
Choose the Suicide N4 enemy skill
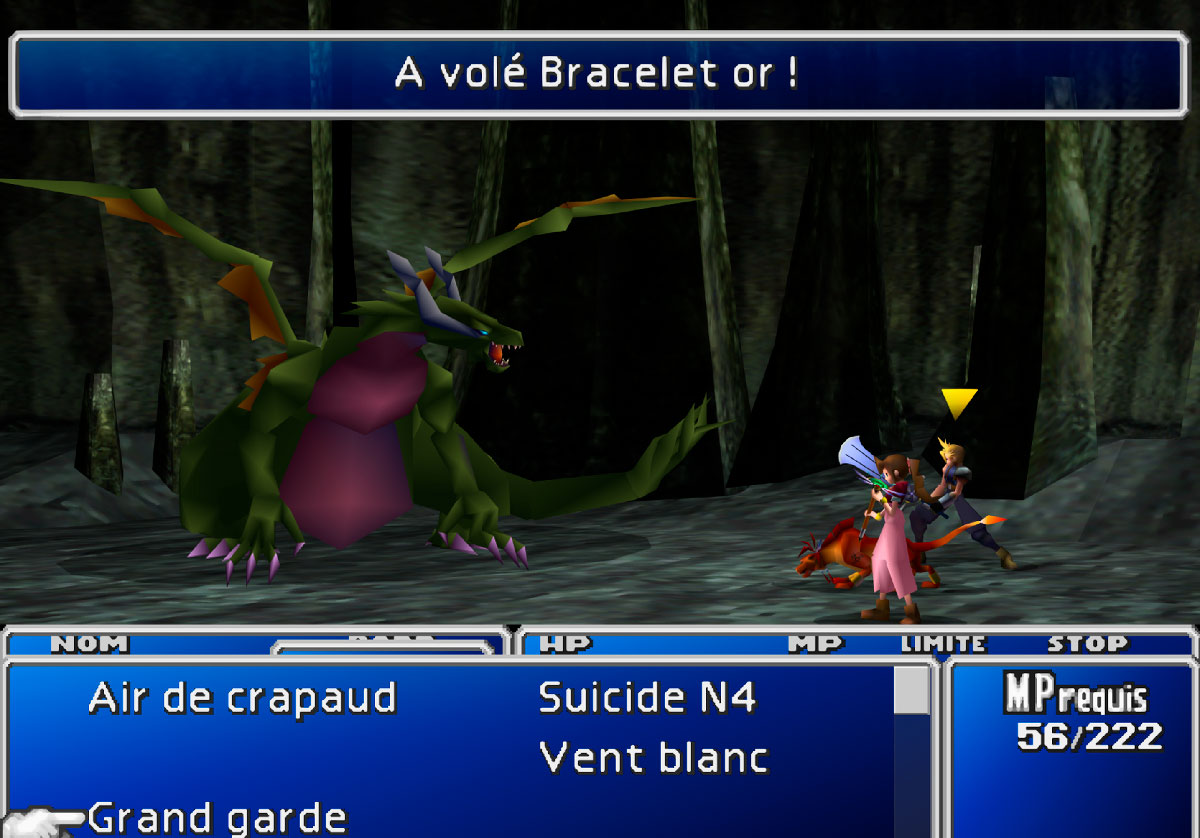pyautogui.click(x=647, y=698)
